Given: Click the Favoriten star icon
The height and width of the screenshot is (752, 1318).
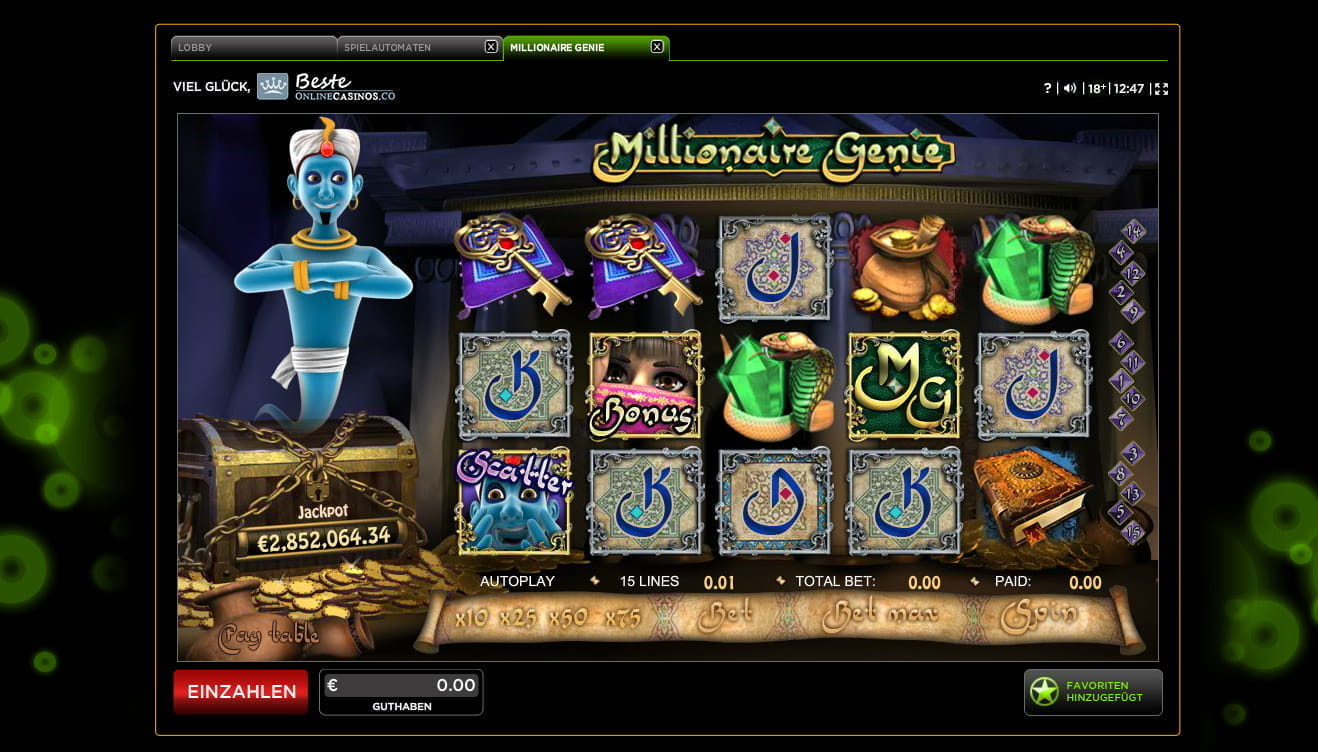Looking at the screenshot, I should pyautogui.click(x=1043, y=691).
